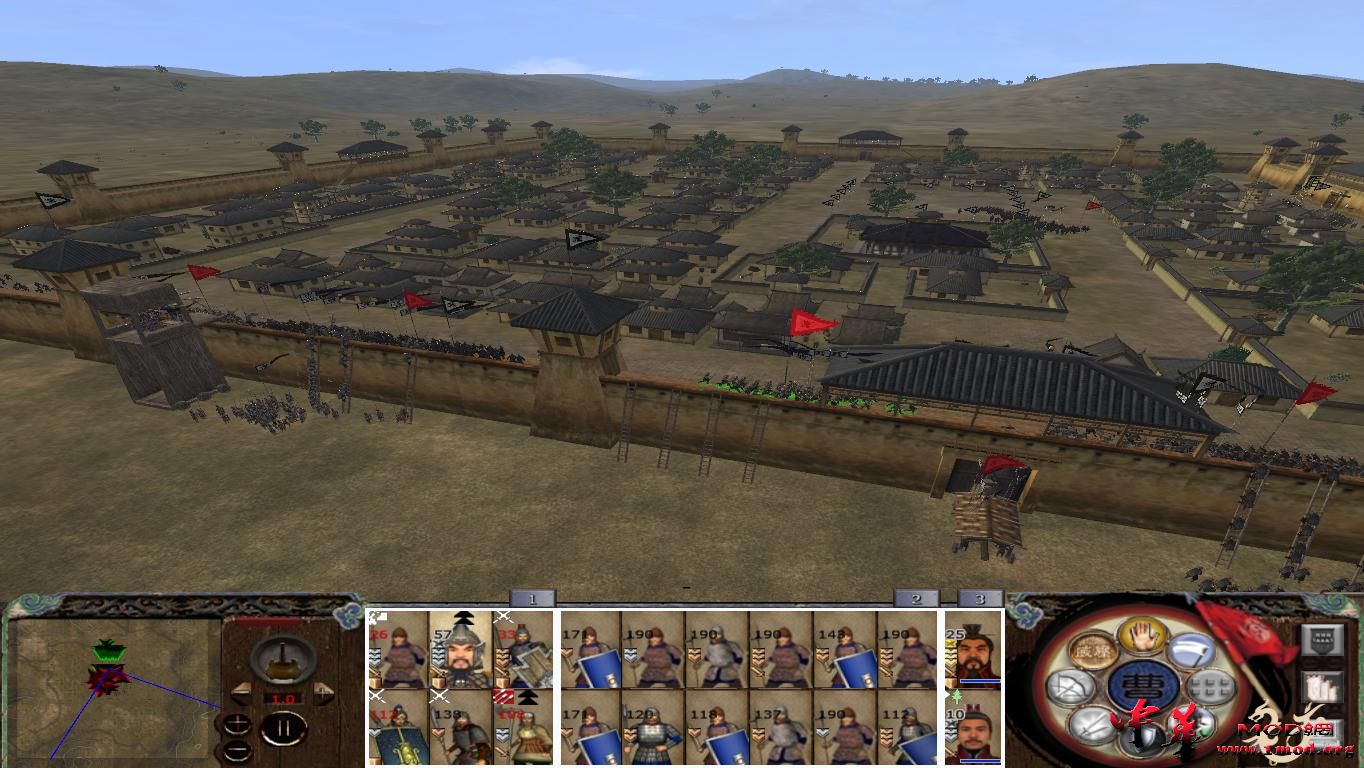Viewport: 1364px width, 768px height.
Task: Select unit group tab 2
Action: click(x=915, y=597)
